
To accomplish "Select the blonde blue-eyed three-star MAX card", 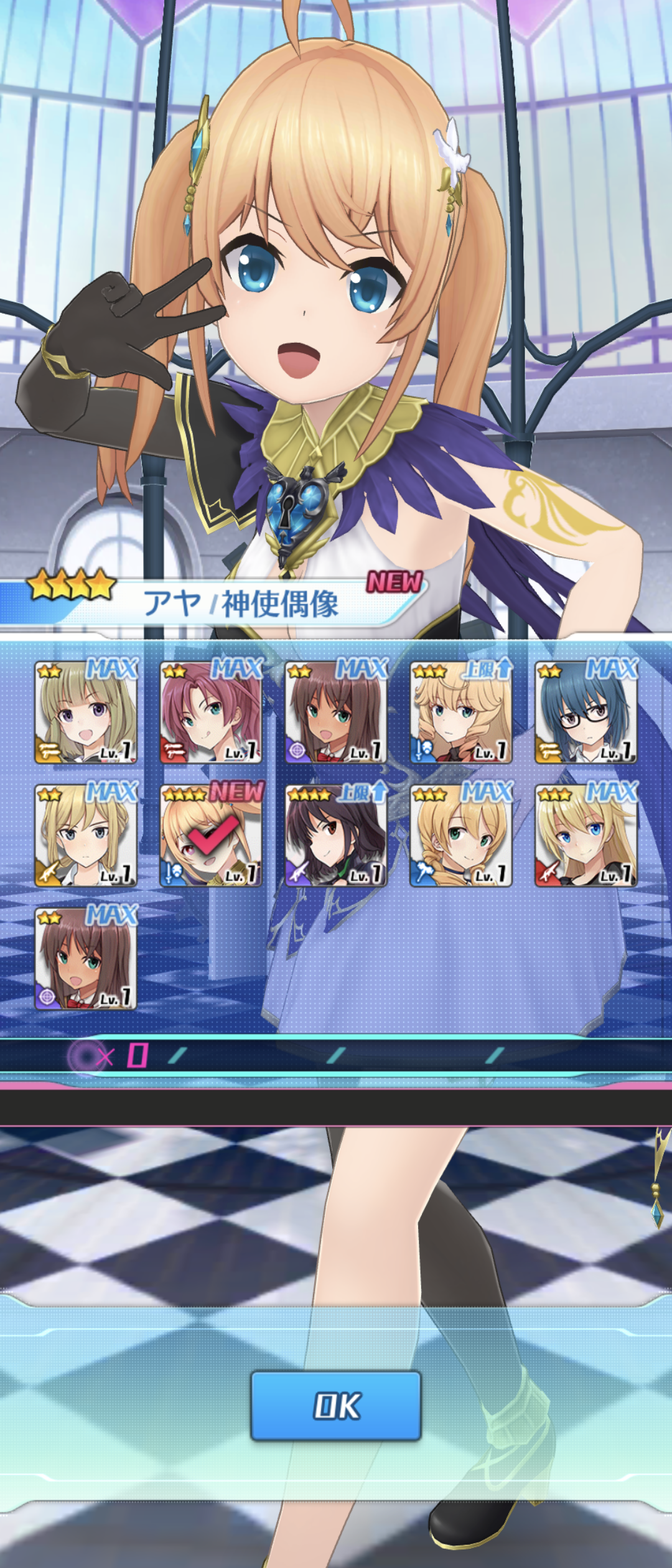I will click(586, 836).
